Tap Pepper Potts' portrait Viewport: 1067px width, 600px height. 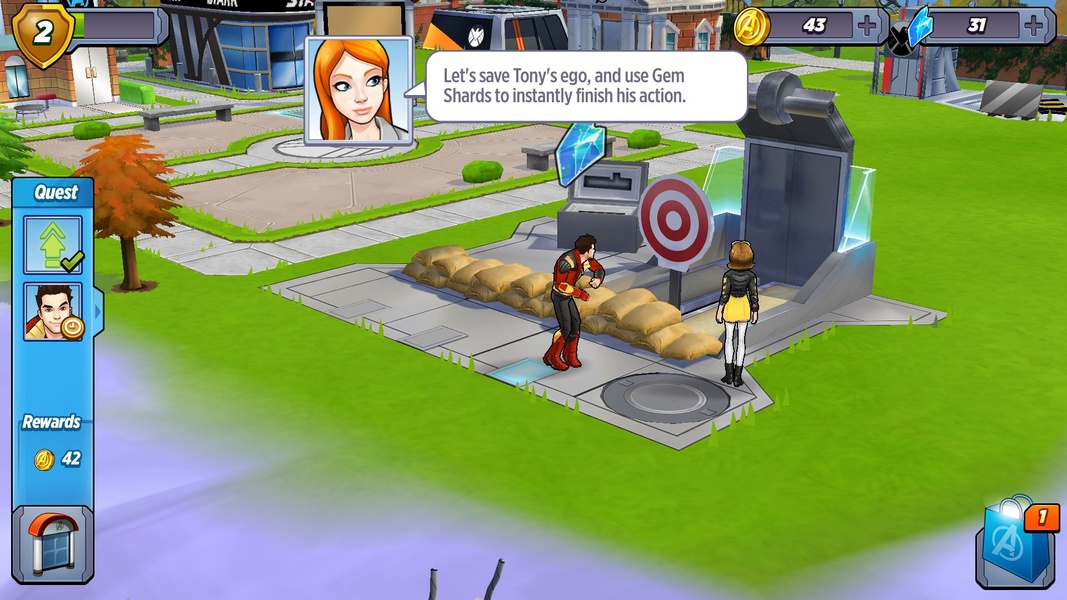pos(358,91)
